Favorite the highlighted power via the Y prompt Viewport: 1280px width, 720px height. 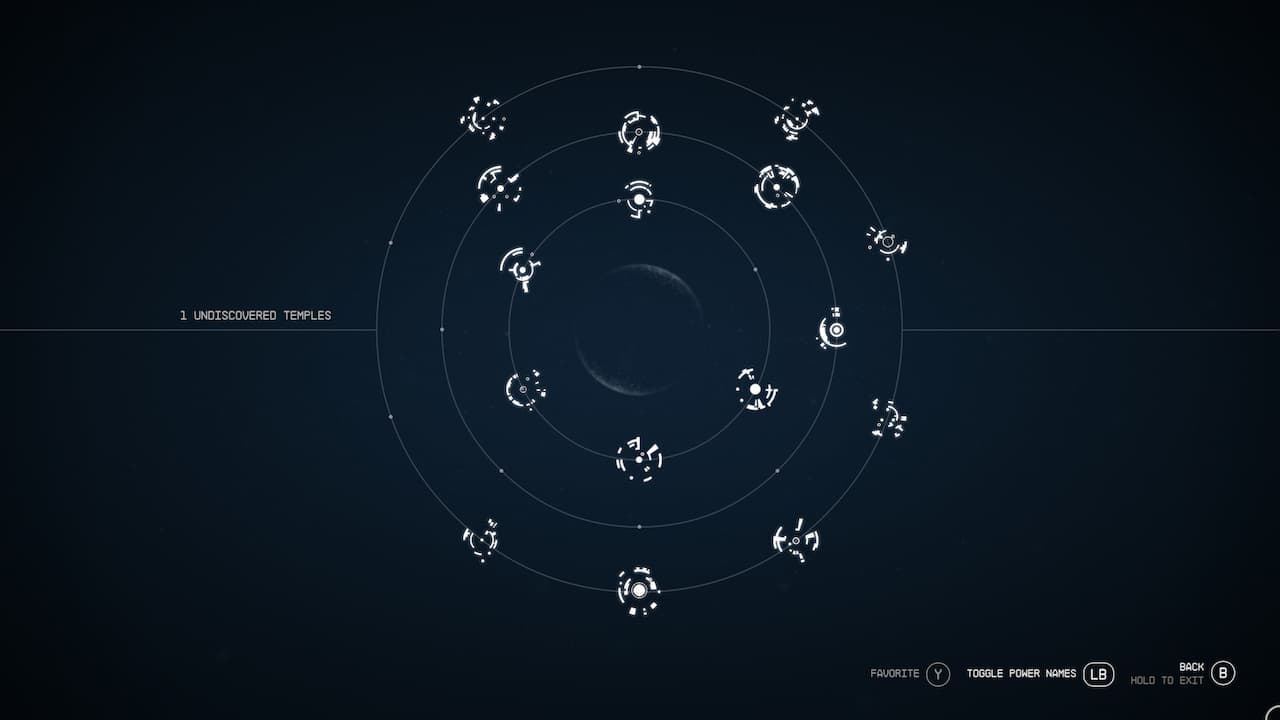click(937, 674)
